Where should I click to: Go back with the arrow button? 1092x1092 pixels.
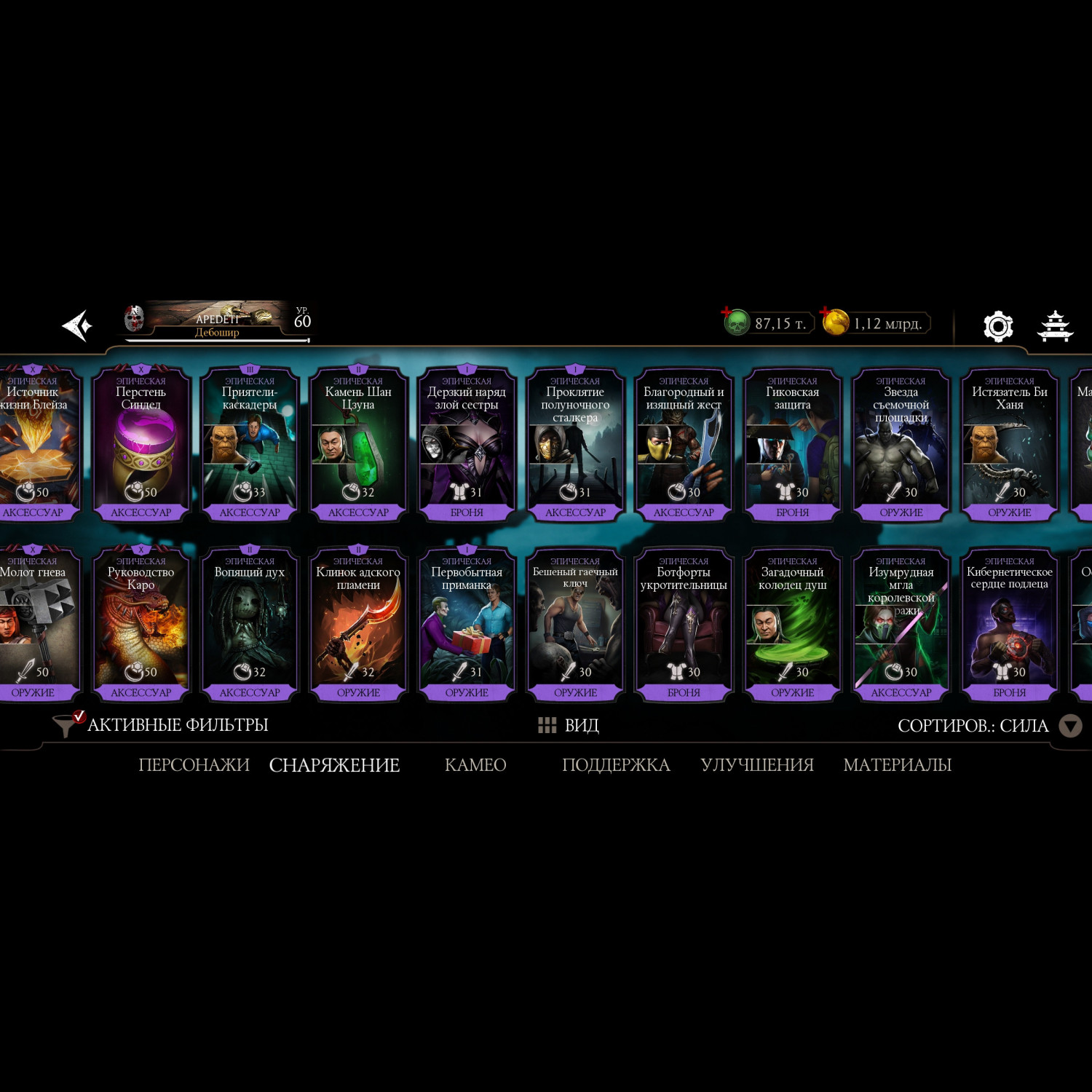point(77,325)
